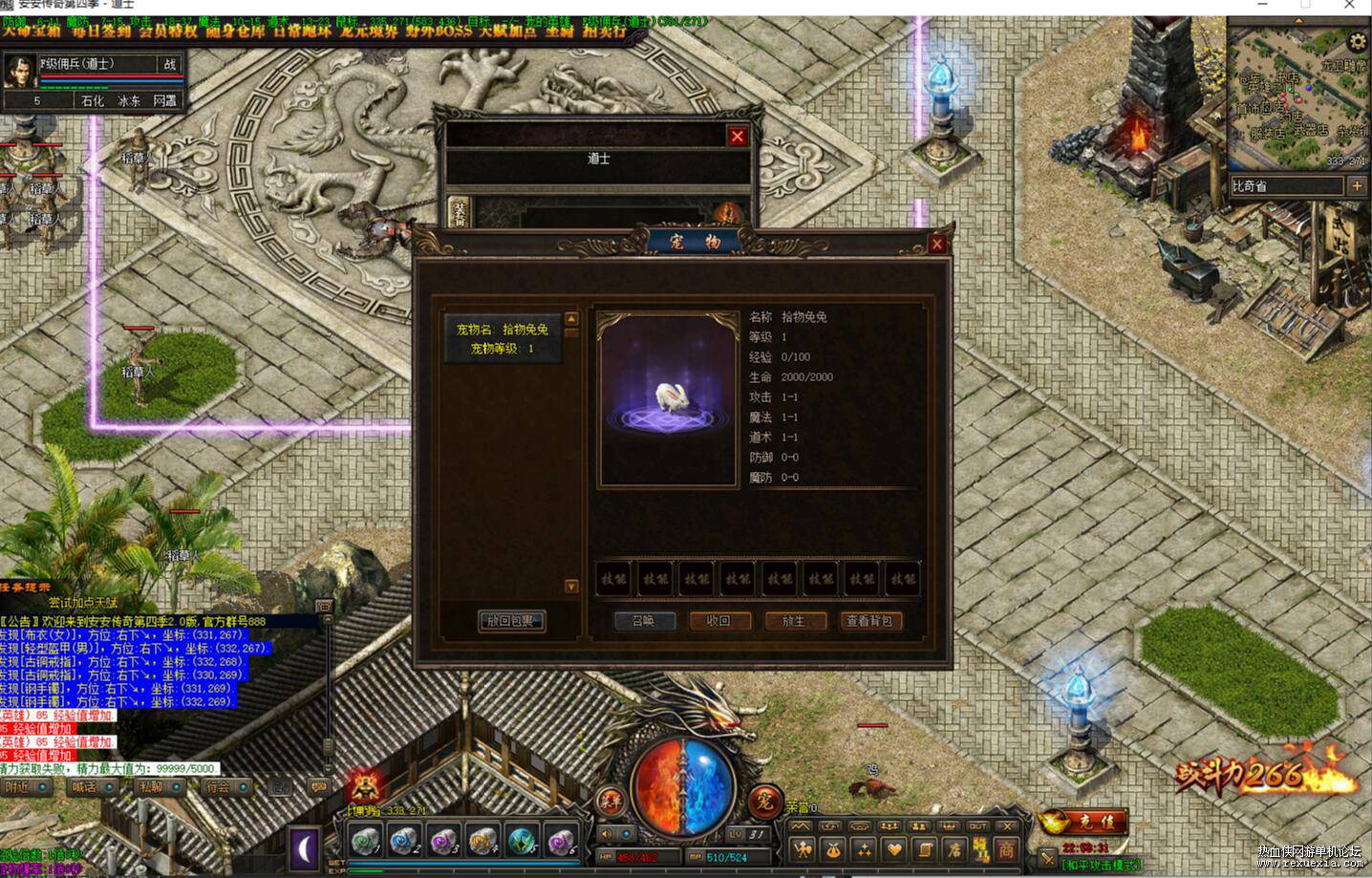The width and height of the screenshot is (1372, 878).
Task: Click the speaker icon to mute game sound
Action: [x=606, y=835]
